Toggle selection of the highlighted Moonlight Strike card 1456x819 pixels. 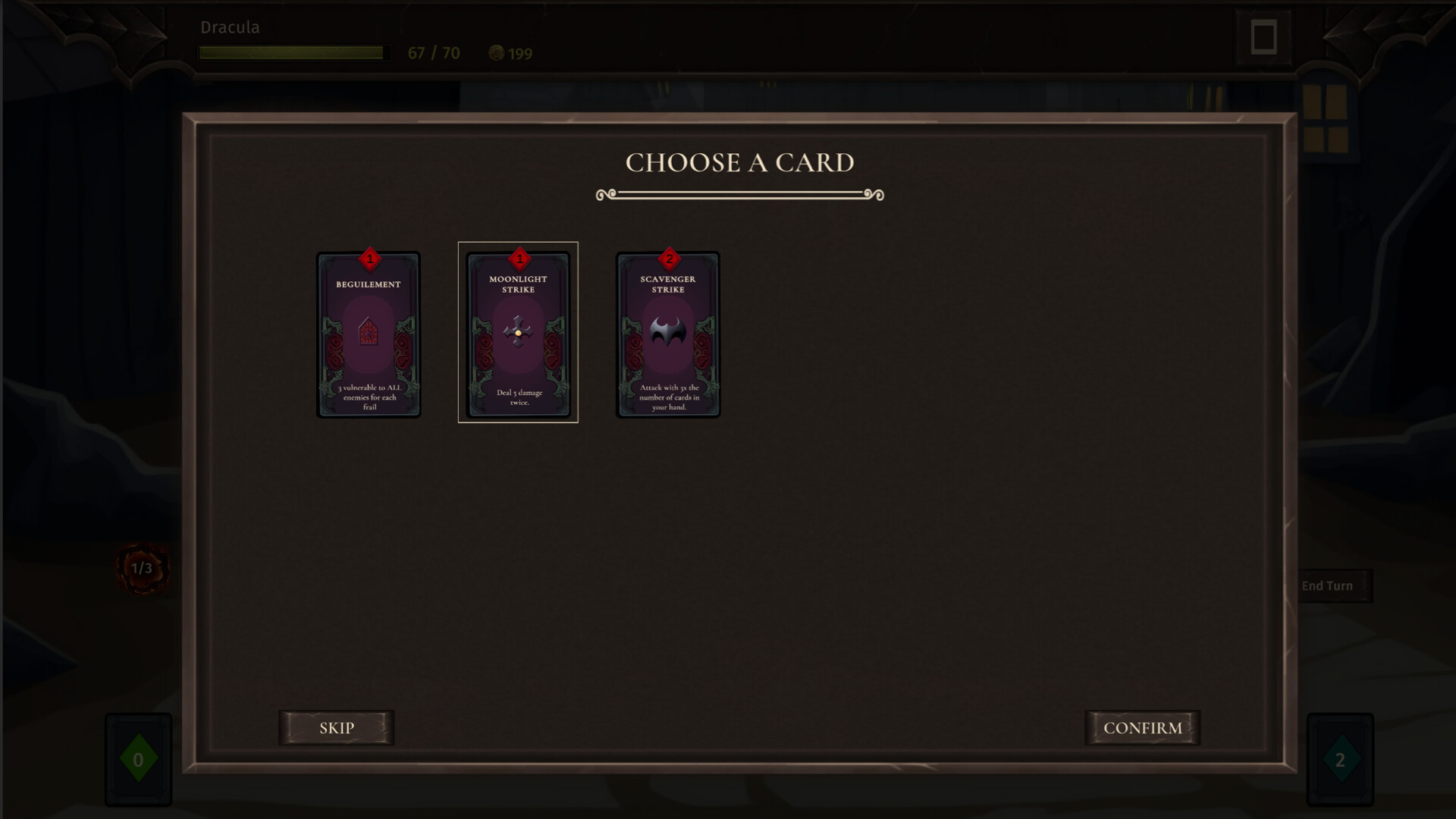coord(517,332)
